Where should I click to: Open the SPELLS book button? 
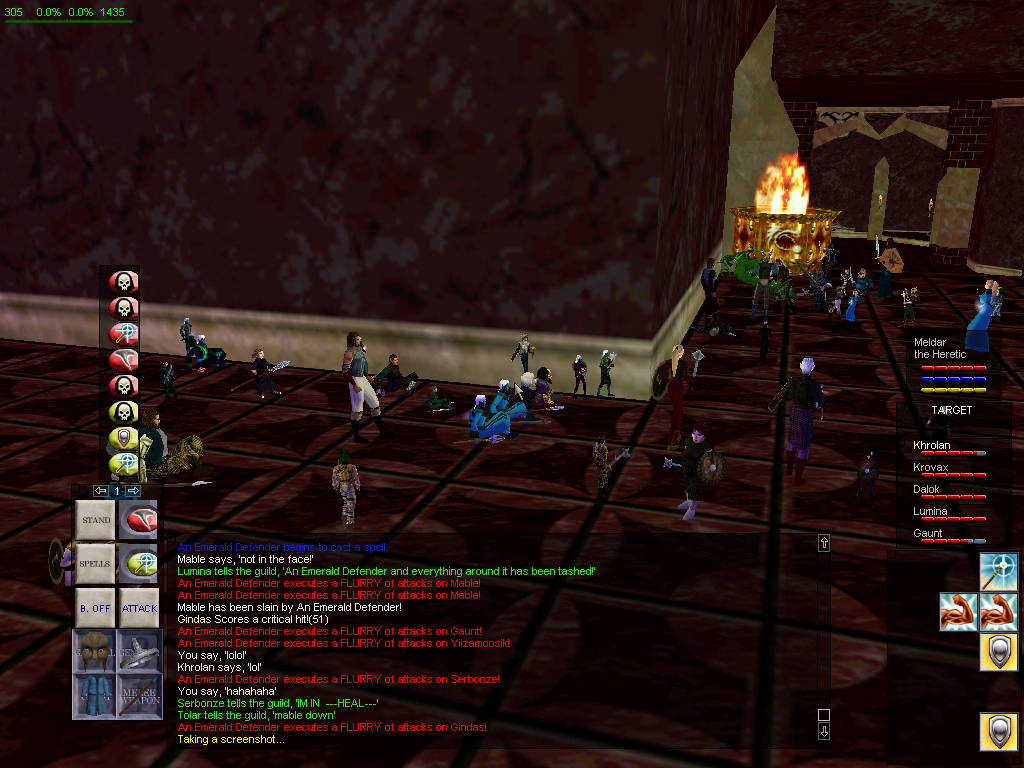96,563
